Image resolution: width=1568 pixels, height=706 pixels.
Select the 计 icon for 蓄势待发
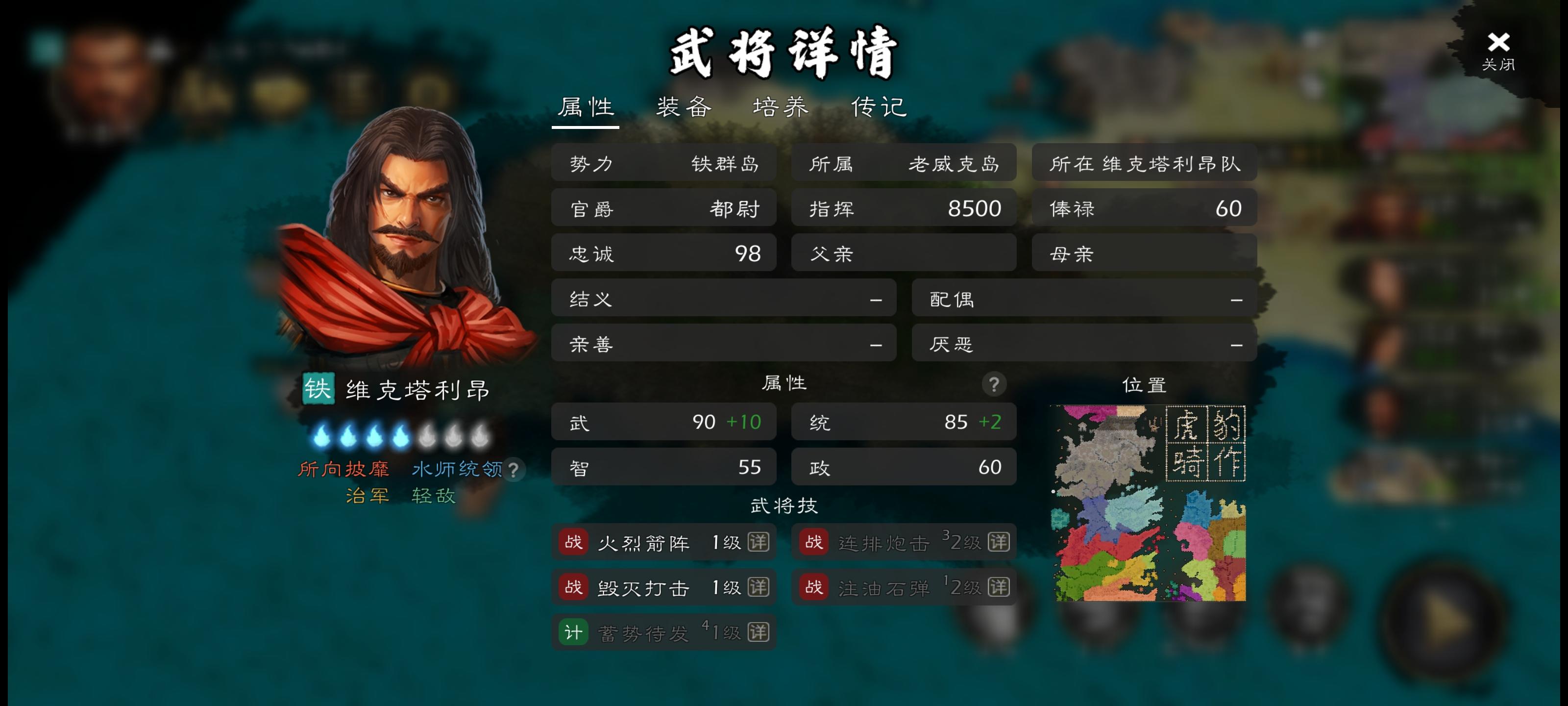(573, 632)
